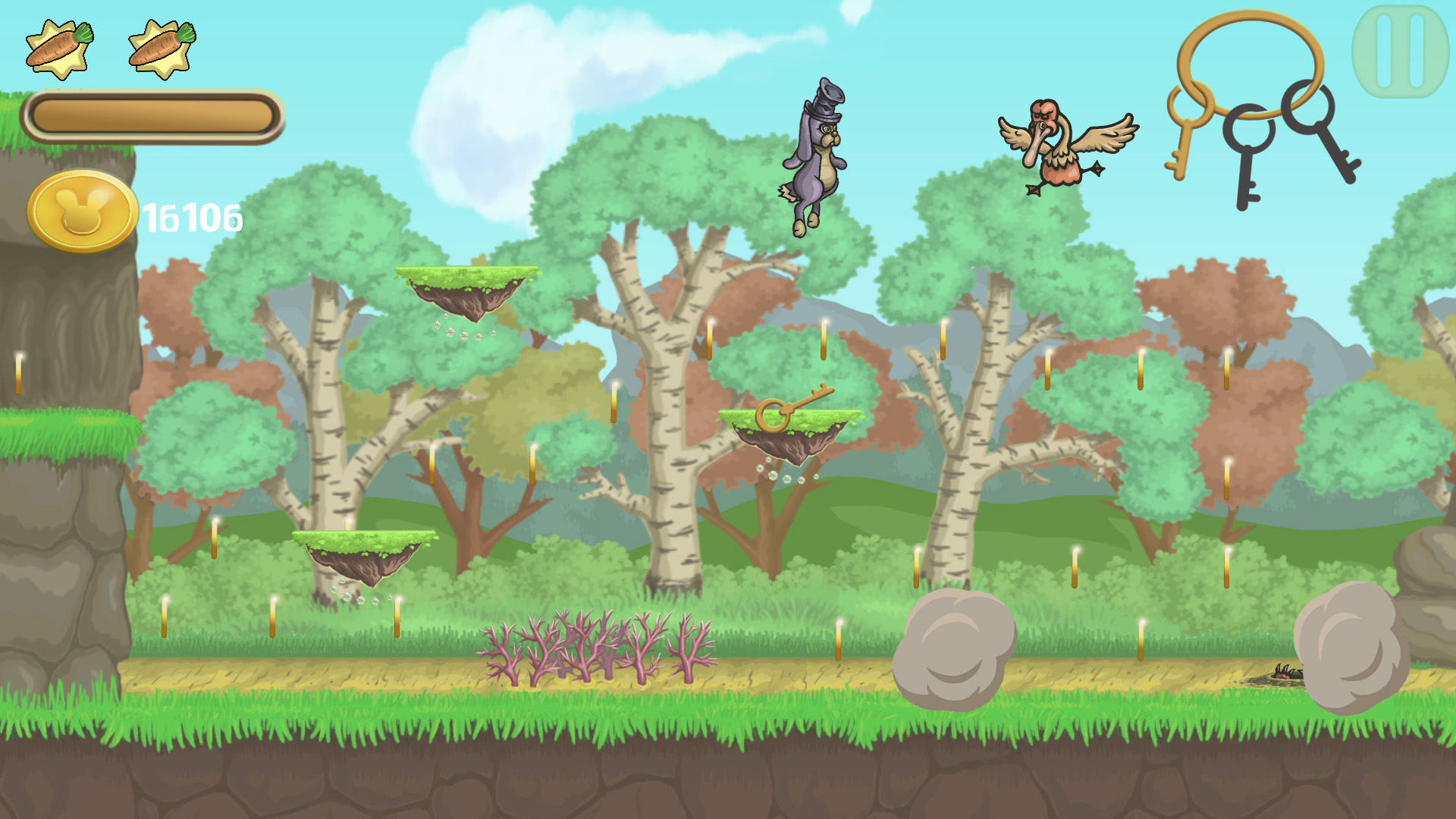The image size is (1456, 819).
Task: Click the gold coin currency icon
Action: tap(80, 209)
